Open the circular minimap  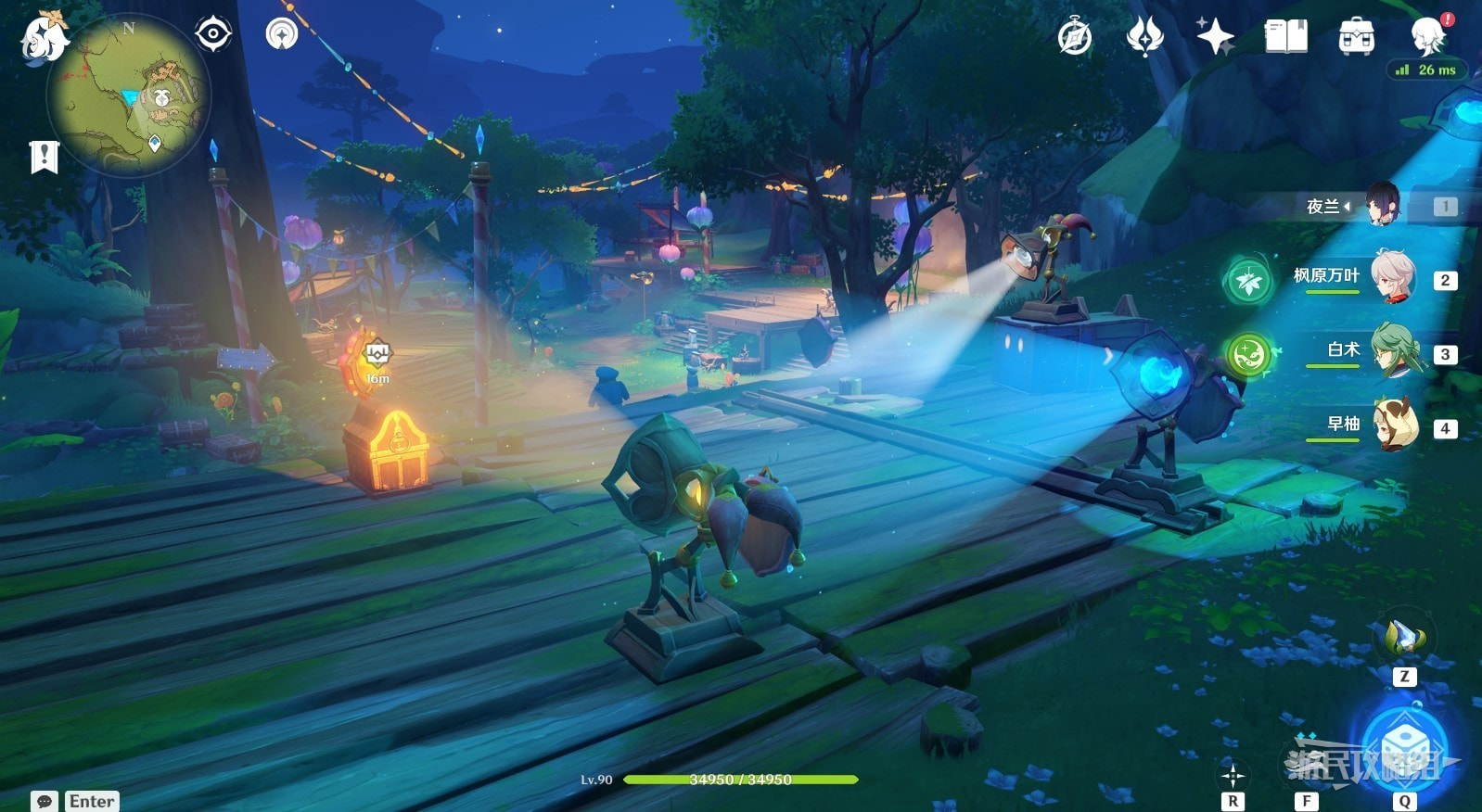point(129,95)
